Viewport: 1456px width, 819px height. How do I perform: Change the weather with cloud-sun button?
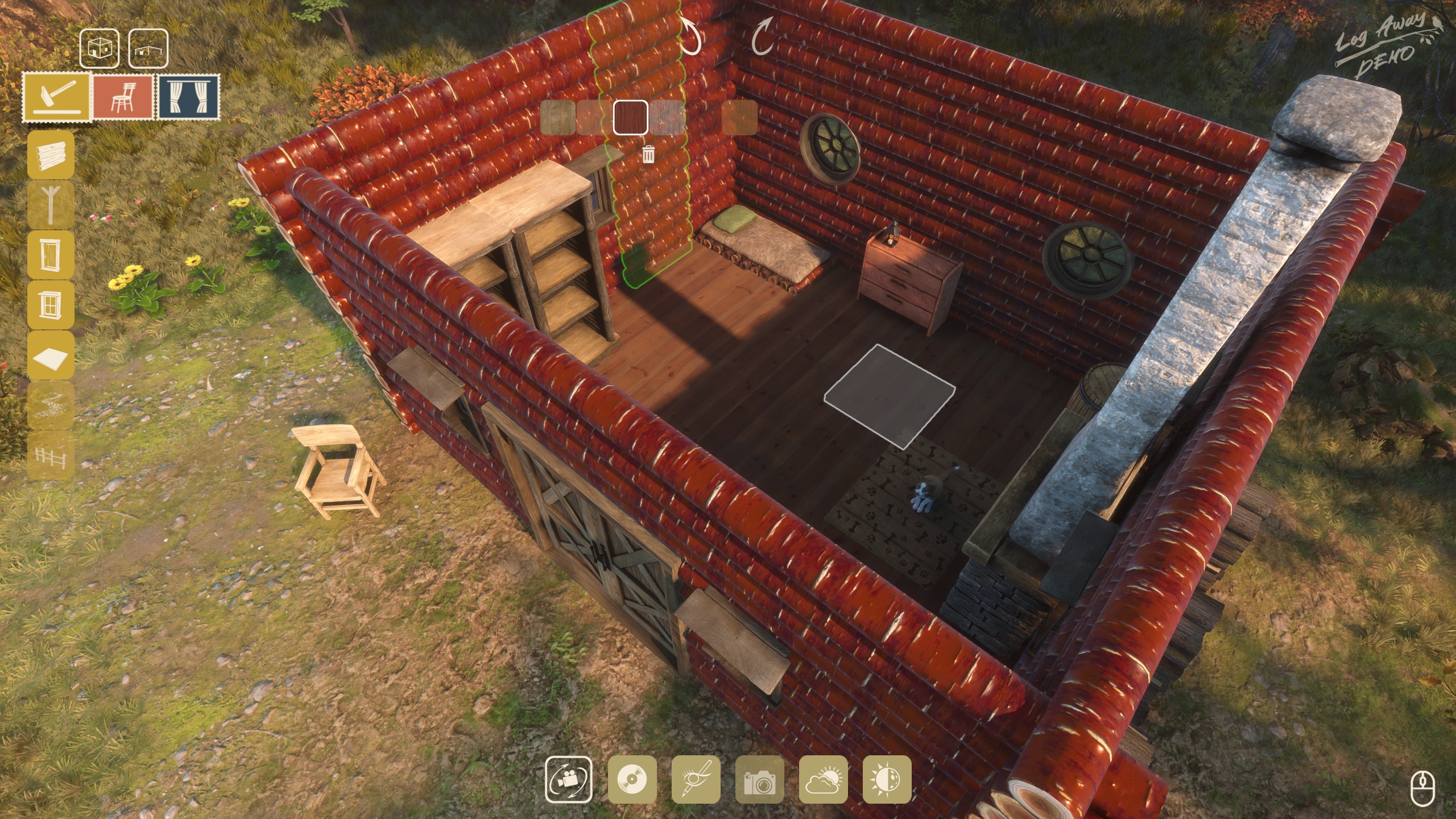tap(823, 779)
